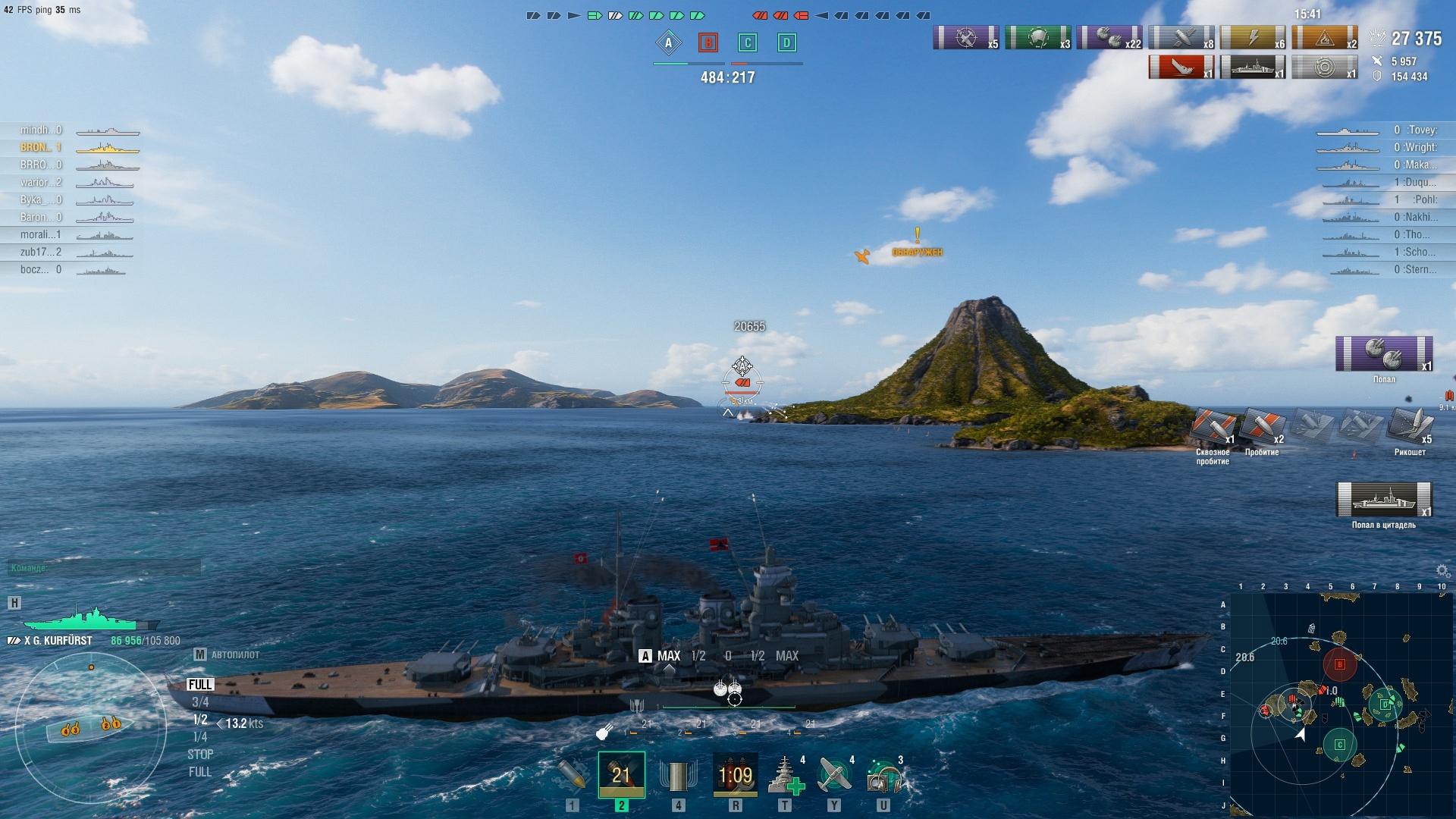Screen dimensions: 1456x819
Task: Select the armor-piercing shell slot
Action: (x=621, y=774)
